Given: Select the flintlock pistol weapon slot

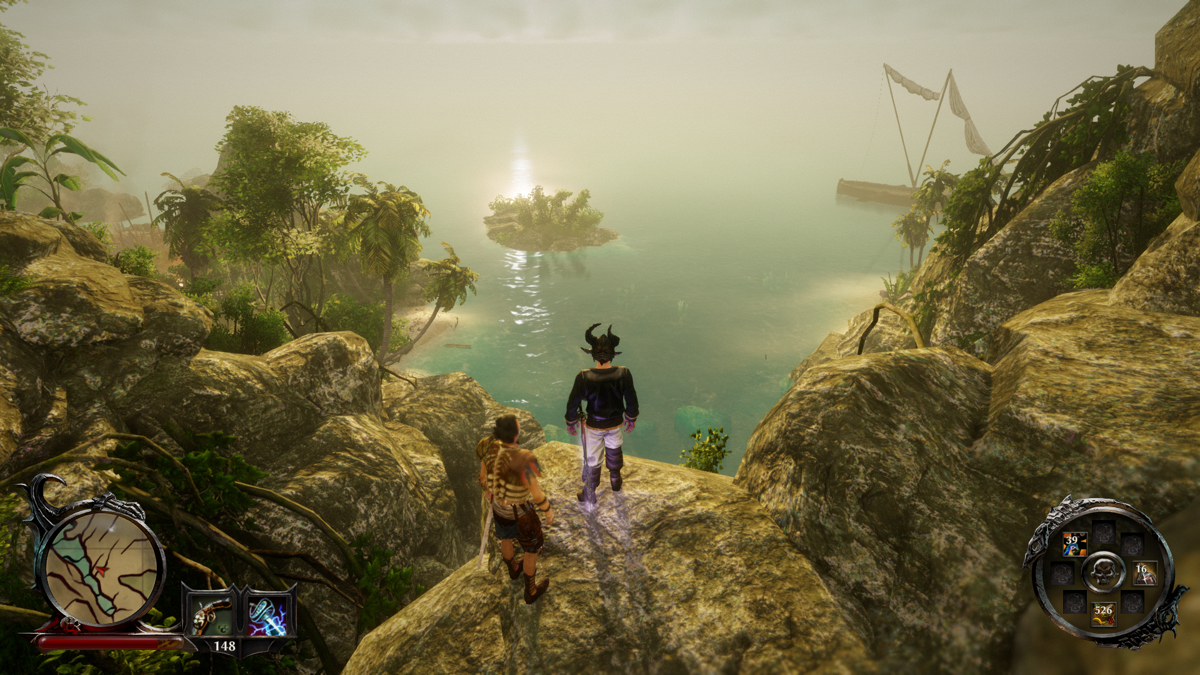Looking at the screenshot, I should pos(209,613).
